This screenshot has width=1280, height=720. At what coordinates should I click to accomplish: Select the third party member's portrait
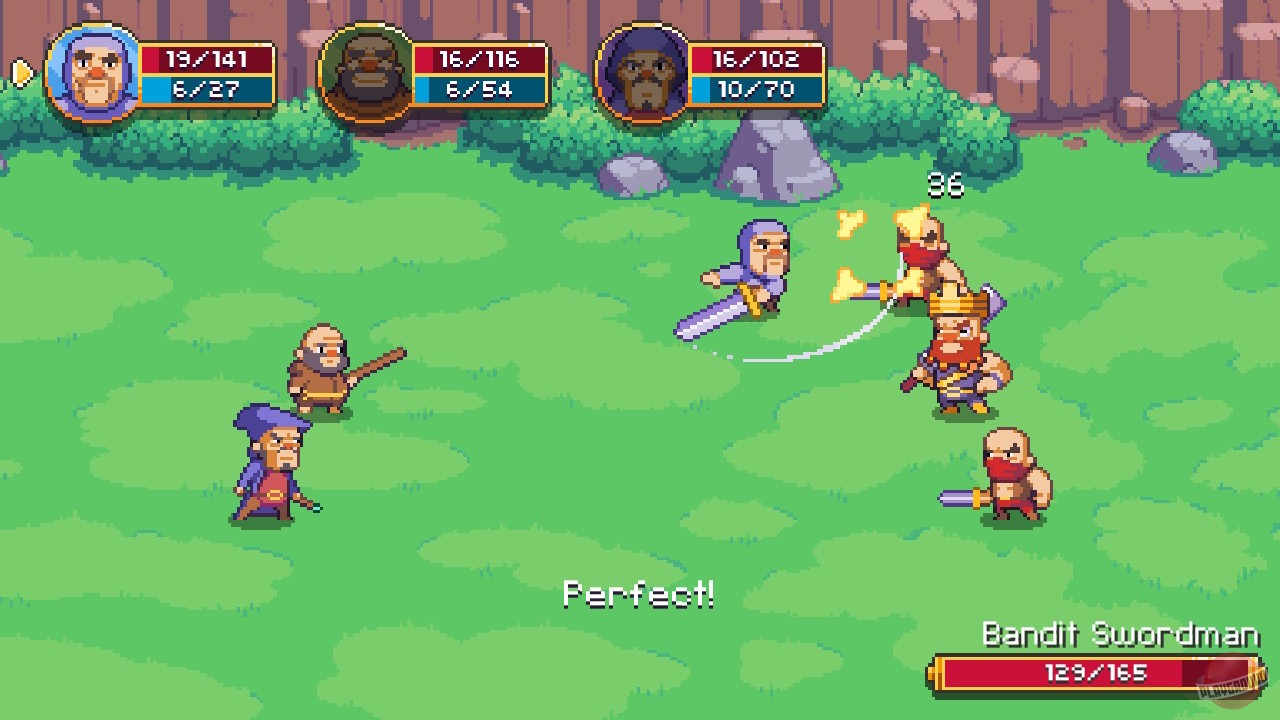645,70
